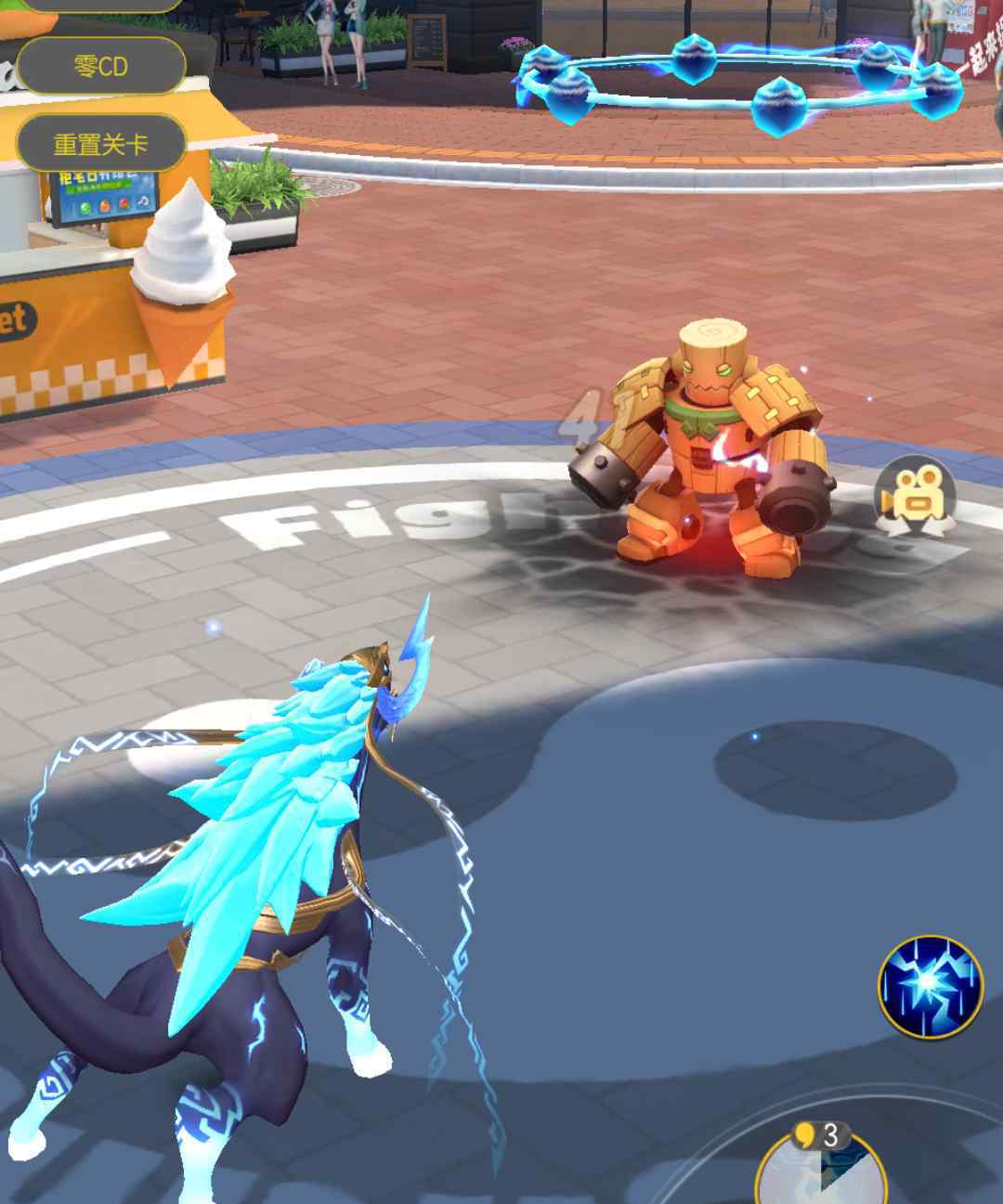1003x1204 pixels.
Task: Activate the lightning burst skill icon
Action: pyautogui.click(x=930, y=988)
